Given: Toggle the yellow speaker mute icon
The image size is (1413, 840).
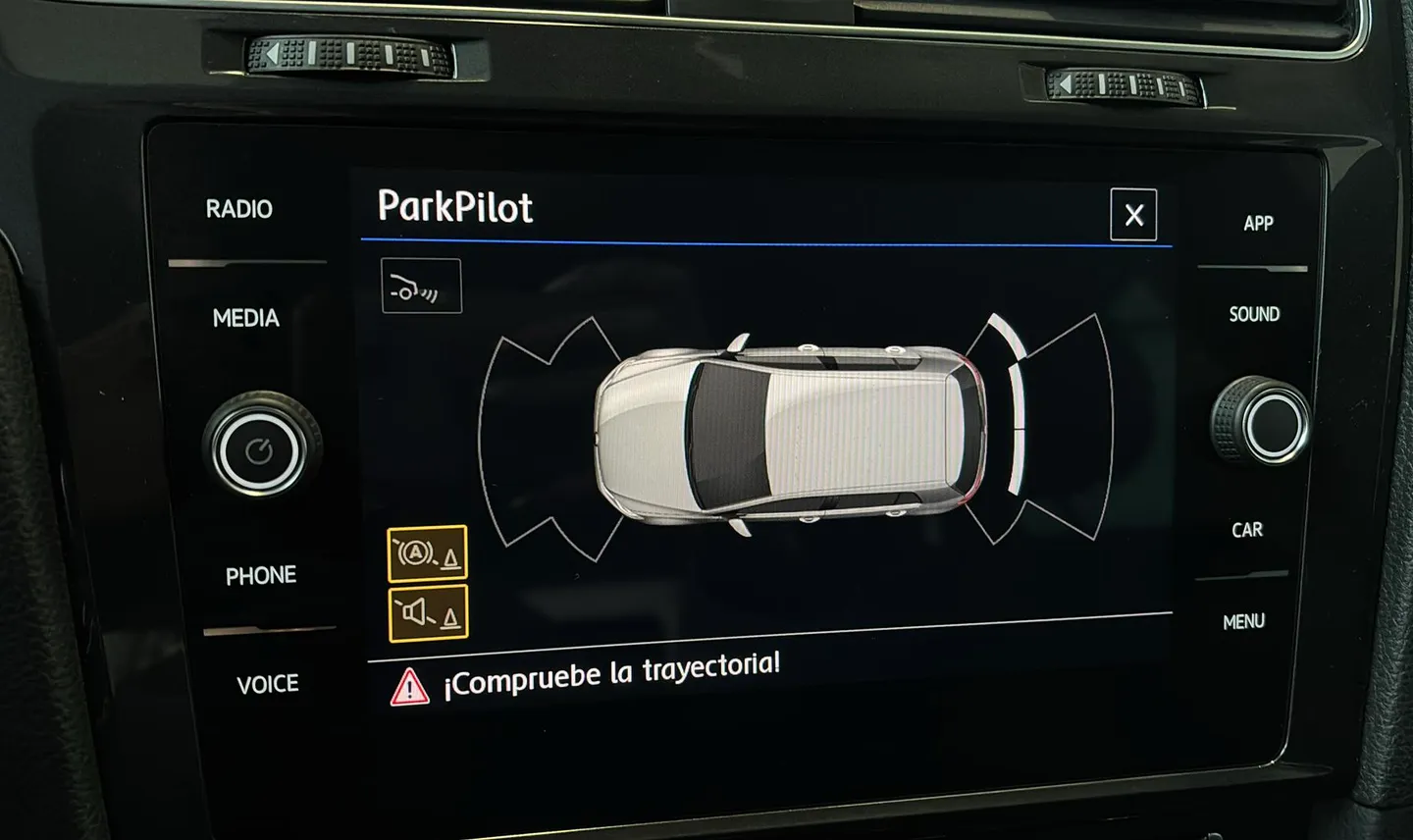Looking at the screenshot, I should pos(428,613).
